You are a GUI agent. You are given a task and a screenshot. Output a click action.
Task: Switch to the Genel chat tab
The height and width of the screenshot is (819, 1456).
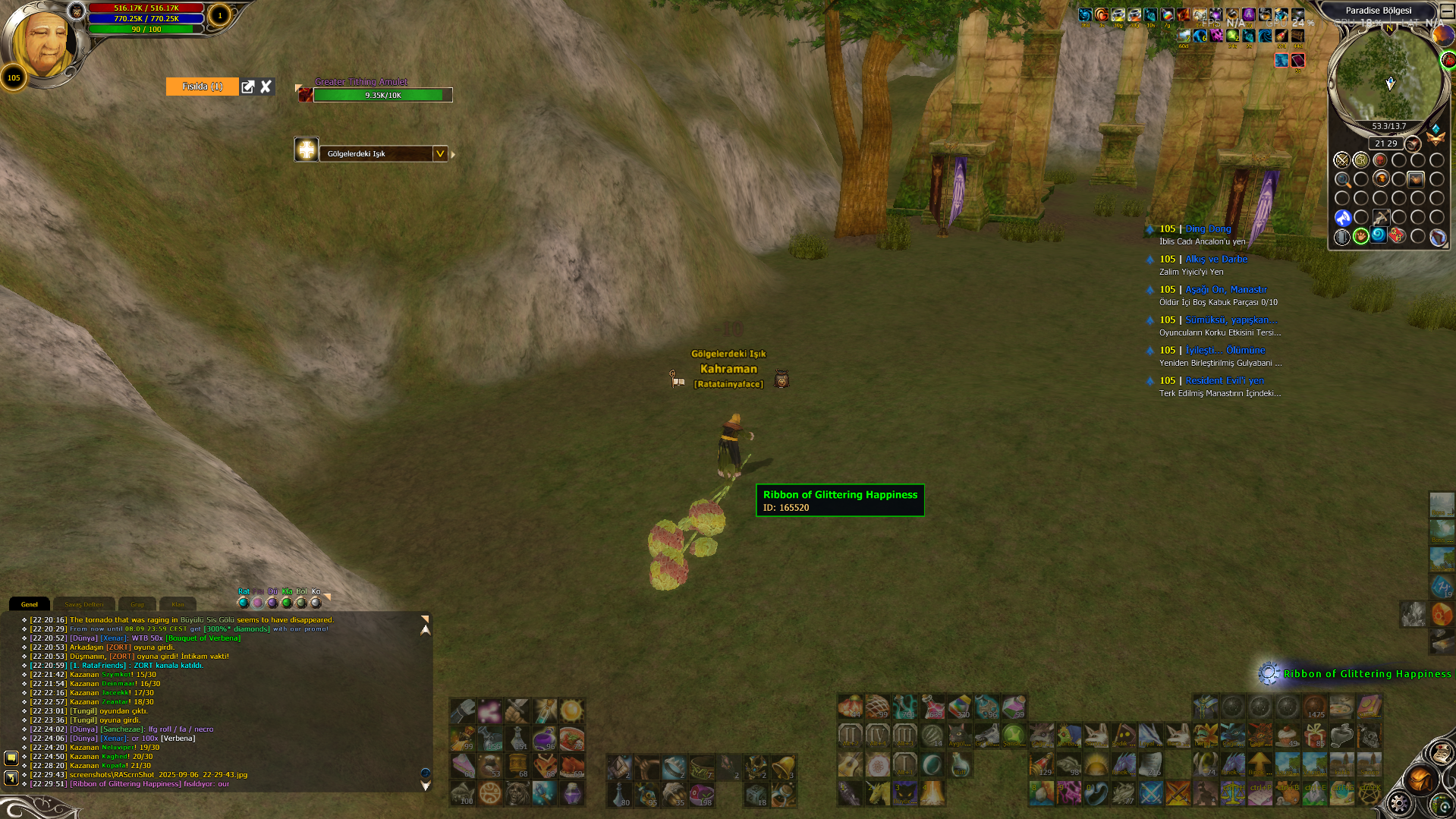coord(30,604)
